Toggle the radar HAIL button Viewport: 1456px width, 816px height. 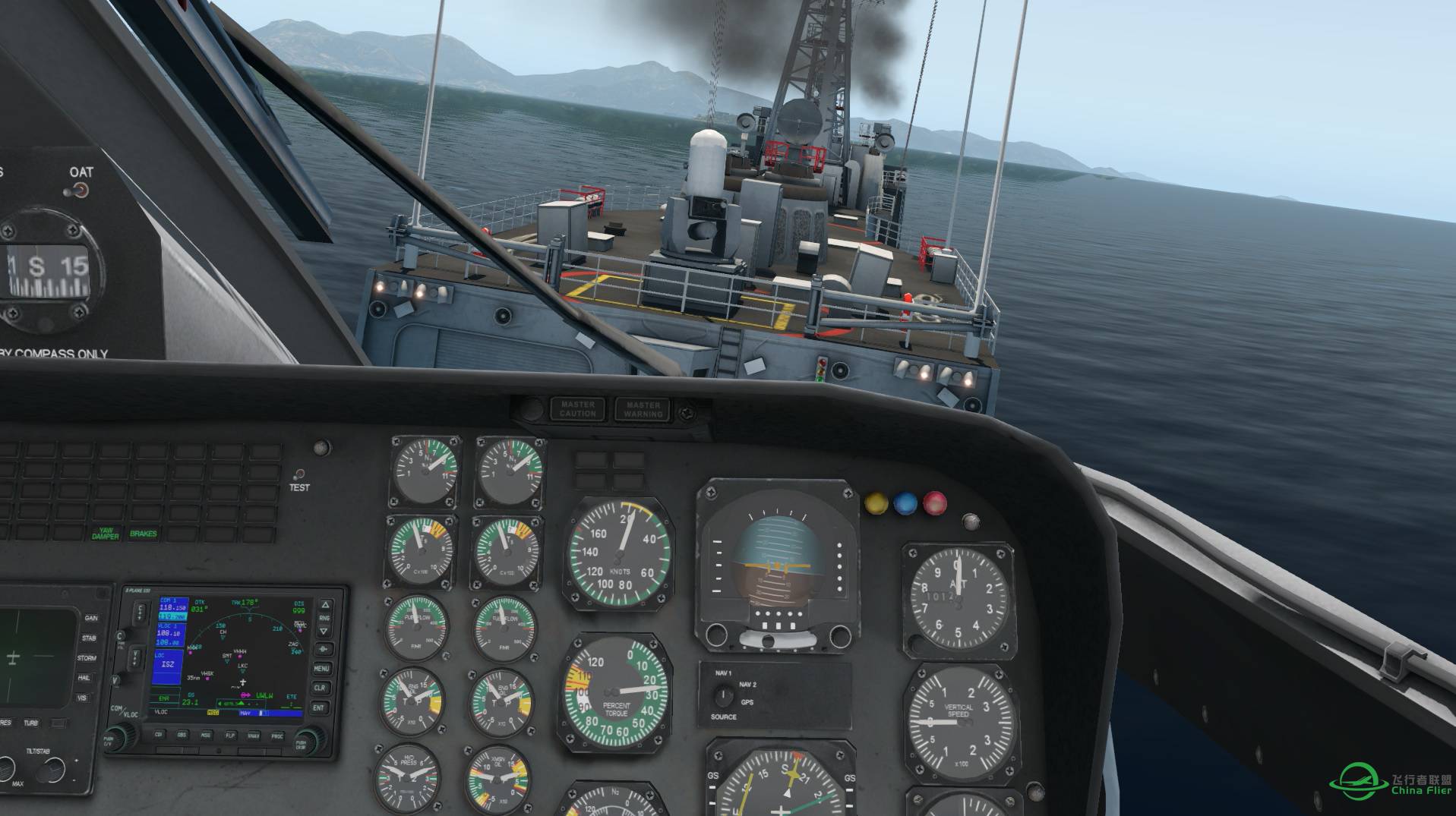pyautogui.click(x=84, y=678)
